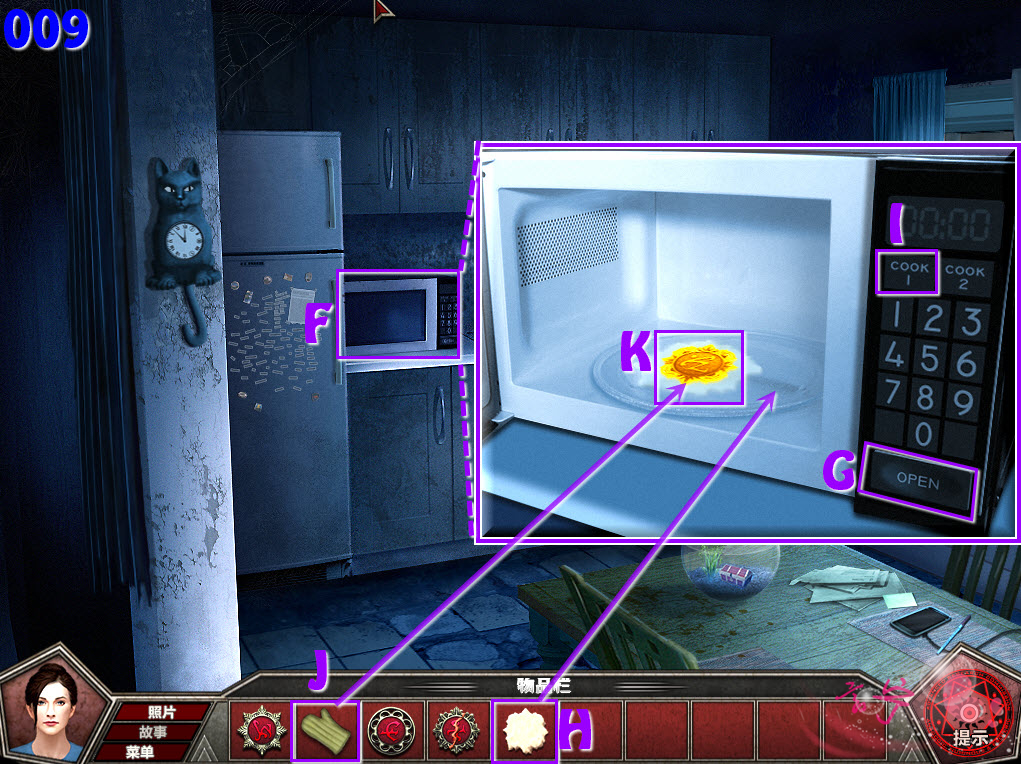Tap digit 5 on the microwave keypad
This screenshot has height=764, width=1021.
(x=930, y=357)
